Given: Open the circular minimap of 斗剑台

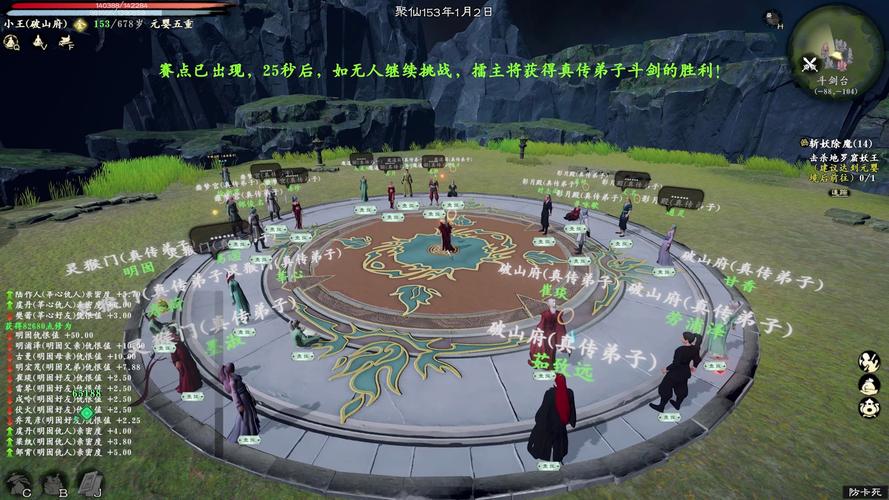Looking at the screenshot, I should pos(836,48).
